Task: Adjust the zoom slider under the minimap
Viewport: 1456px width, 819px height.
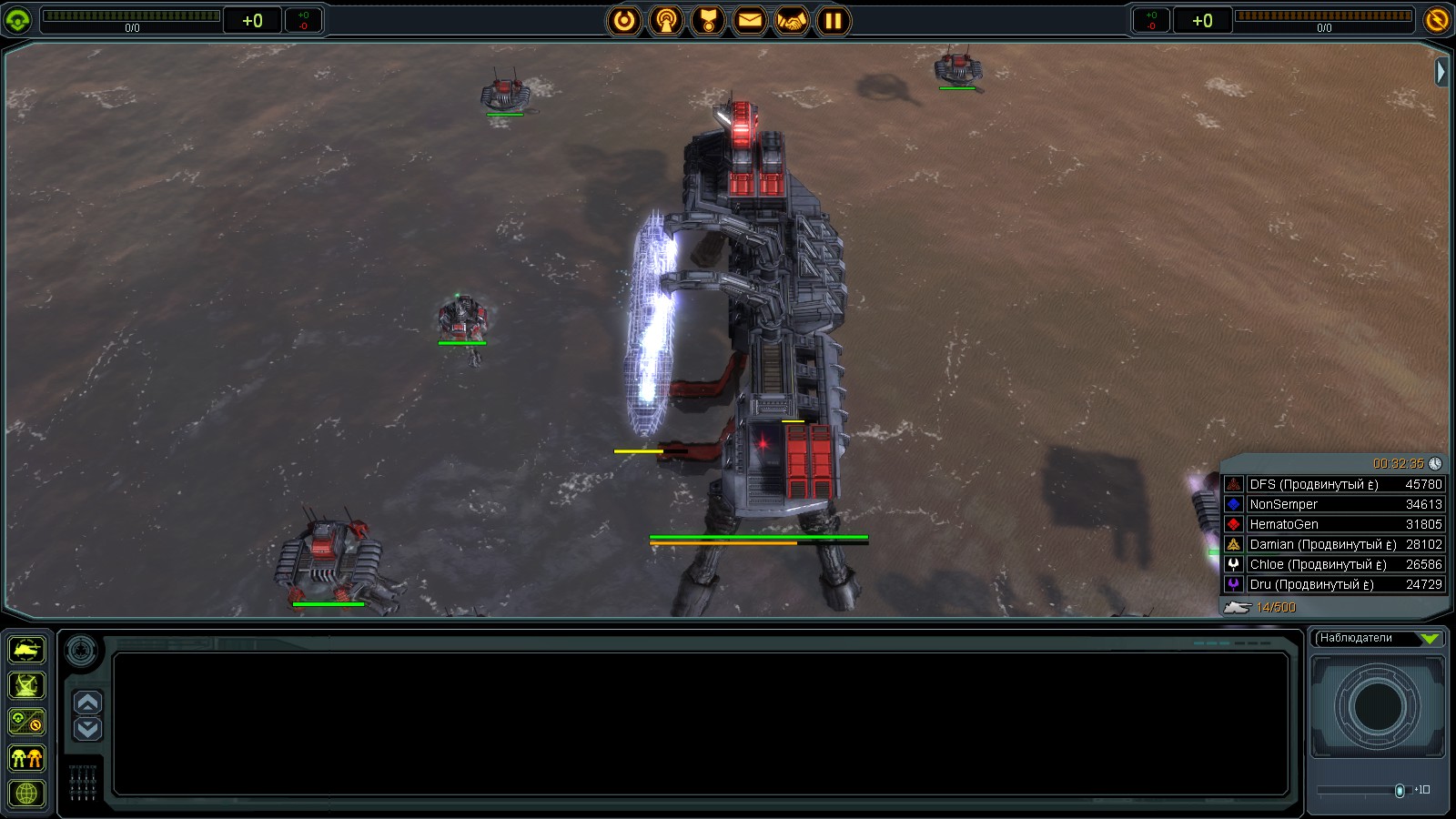Action: [x=1400, y=790]
